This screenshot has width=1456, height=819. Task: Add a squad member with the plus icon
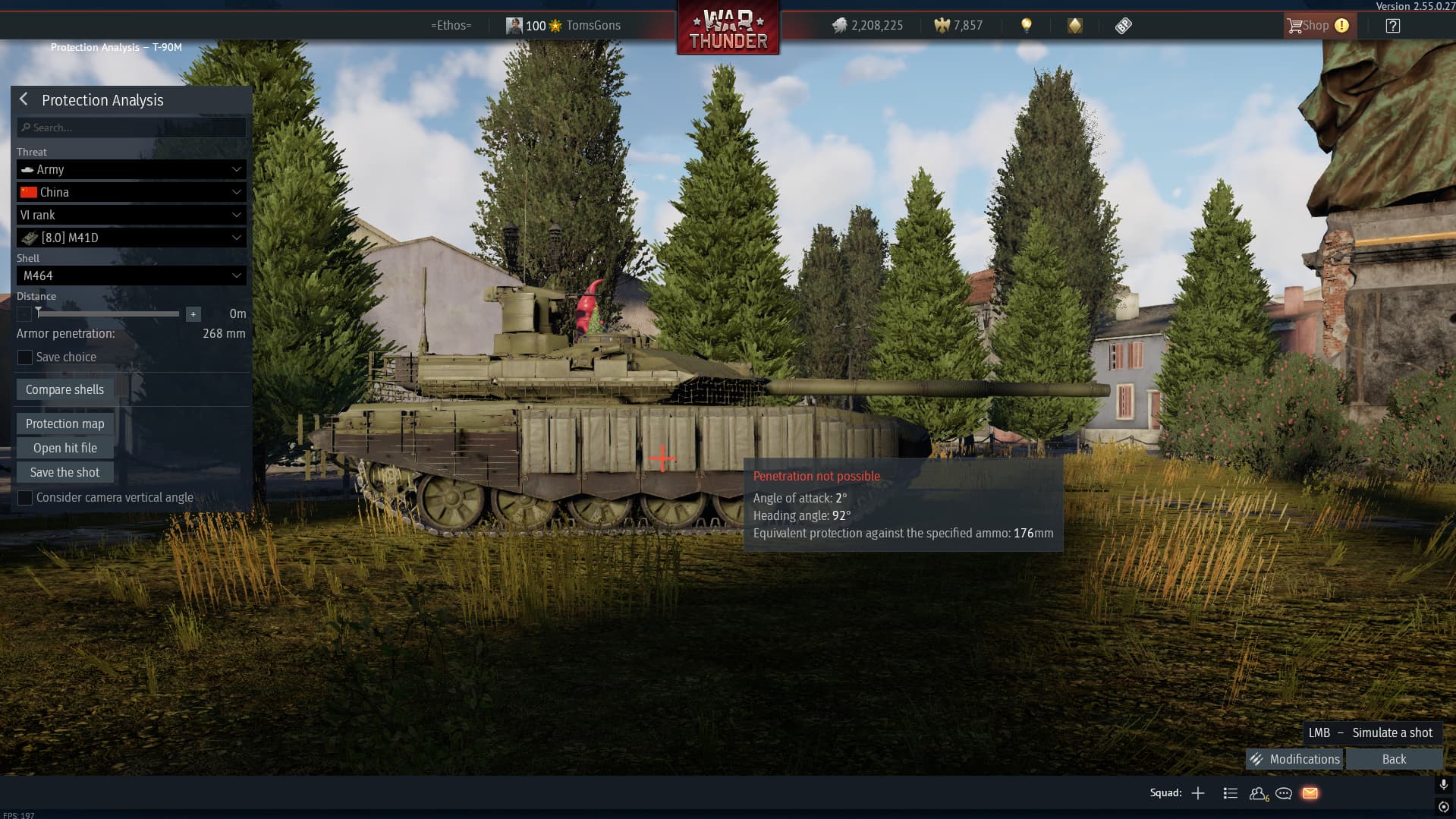click(x=1198, y=793)
